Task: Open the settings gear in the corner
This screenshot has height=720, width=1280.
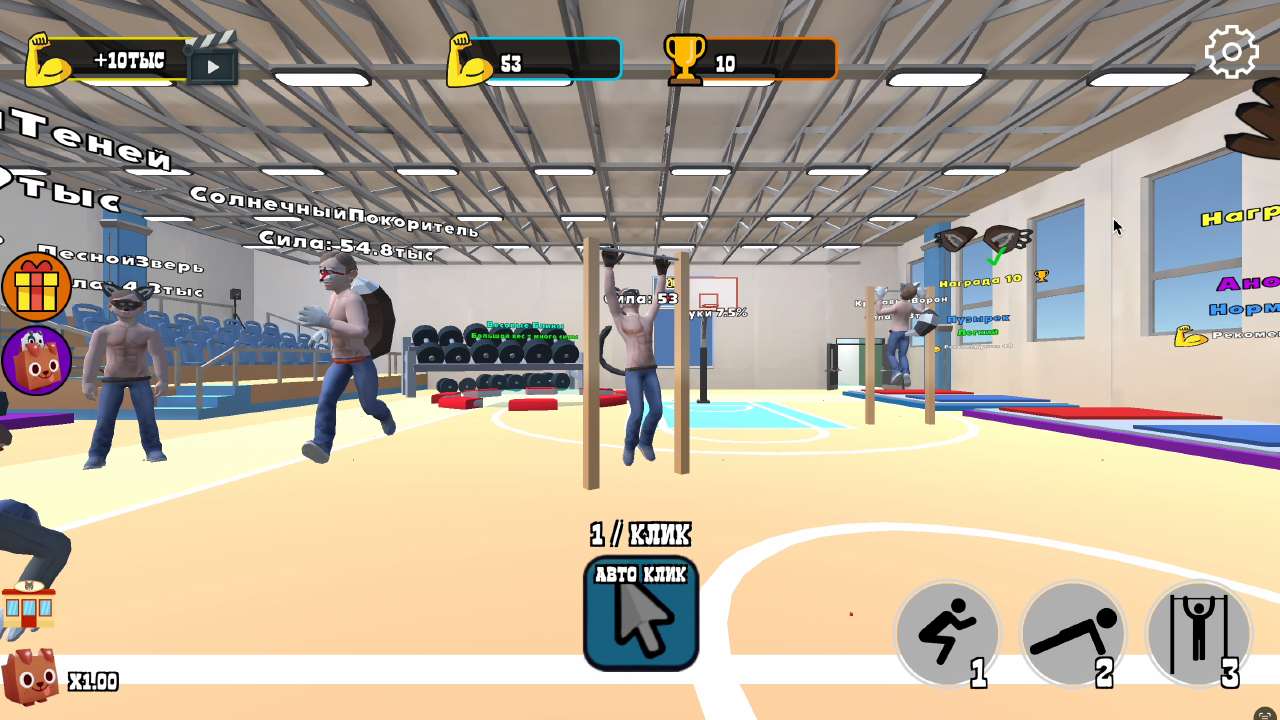Action: 1232,50
